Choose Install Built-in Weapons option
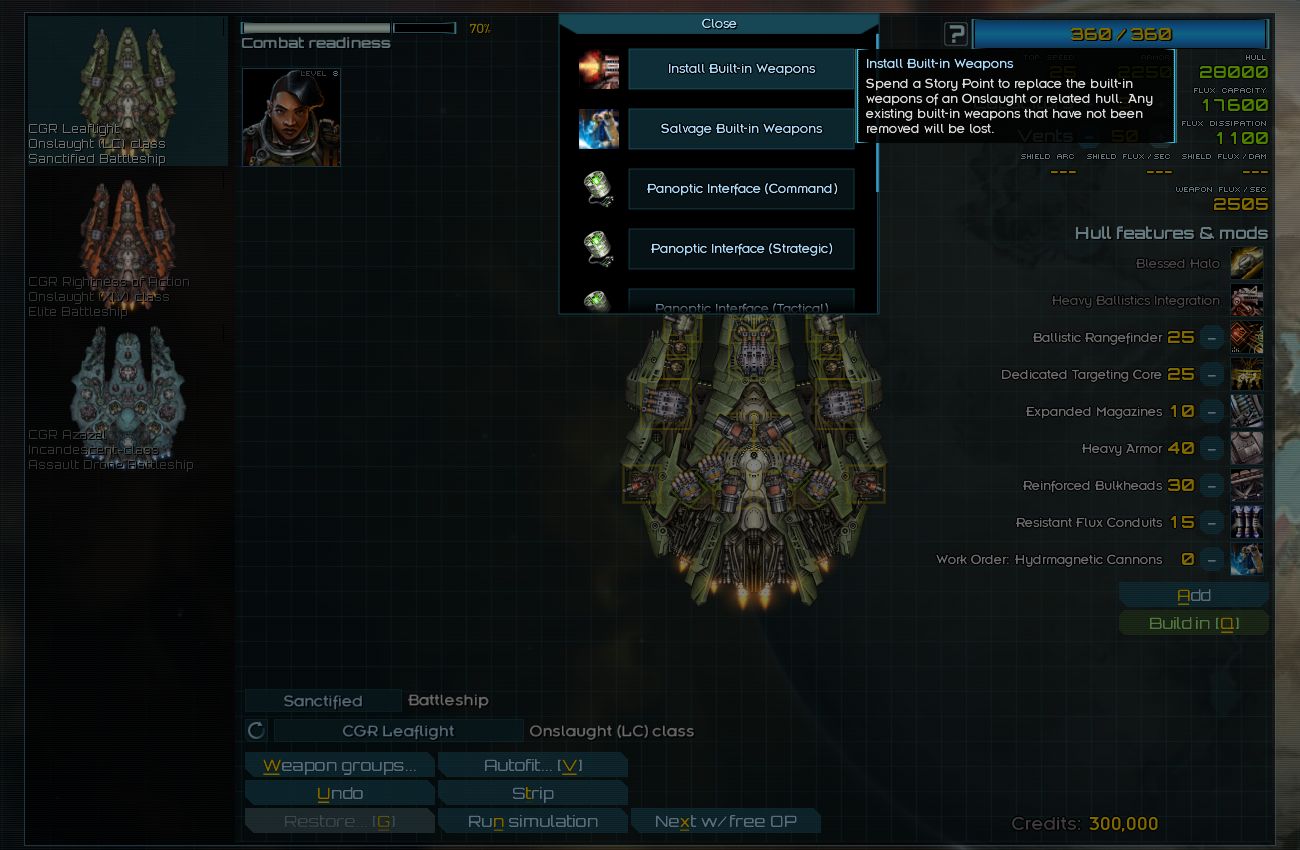Viewport: 1300px width, 850px height. click(x=741, y=69)
